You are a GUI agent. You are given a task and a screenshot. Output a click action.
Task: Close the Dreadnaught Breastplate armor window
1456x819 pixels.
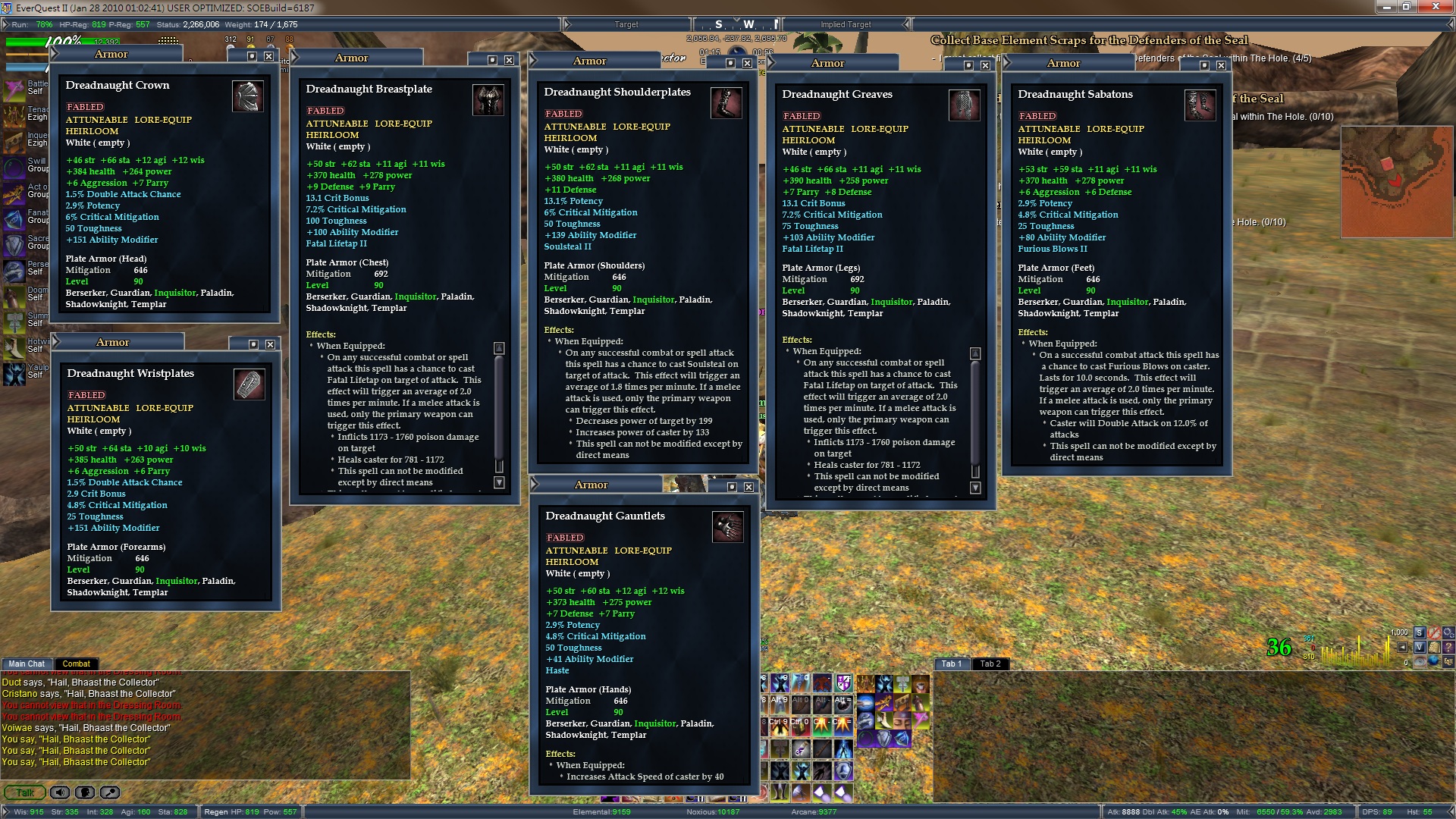tap(509, 60)
